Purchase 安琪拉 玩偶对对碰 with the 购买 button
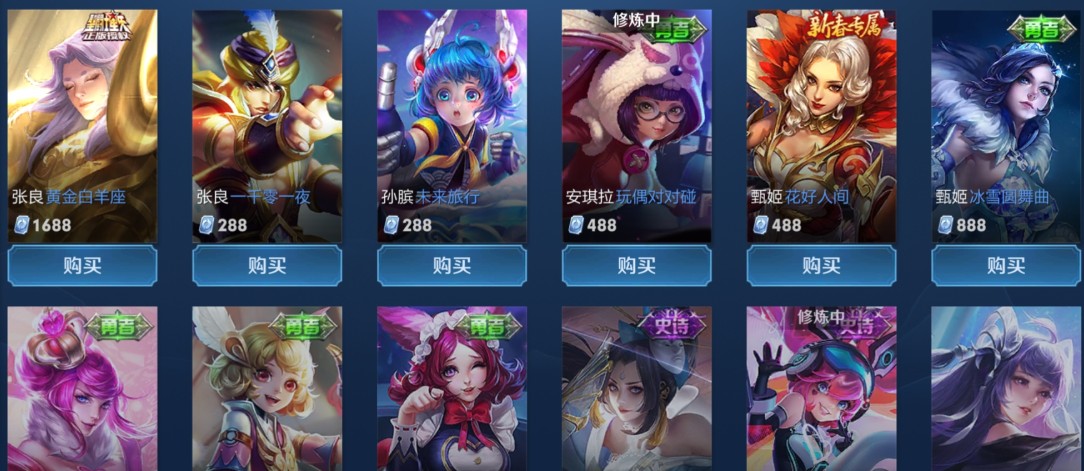The image size is (1084, 471). point(636,266)
